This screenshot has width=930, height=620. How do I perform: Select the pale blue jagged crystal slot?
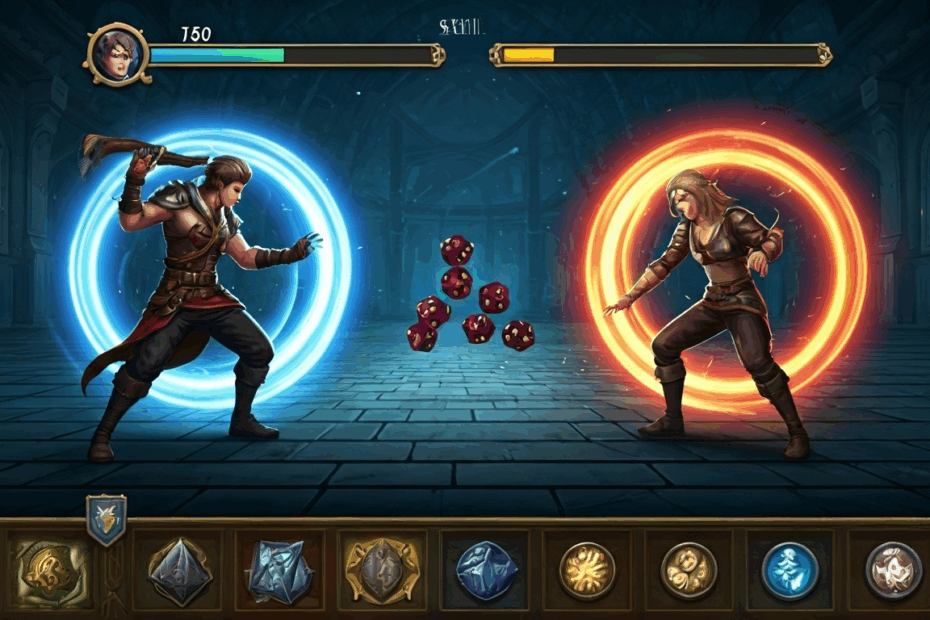point(279,571)
